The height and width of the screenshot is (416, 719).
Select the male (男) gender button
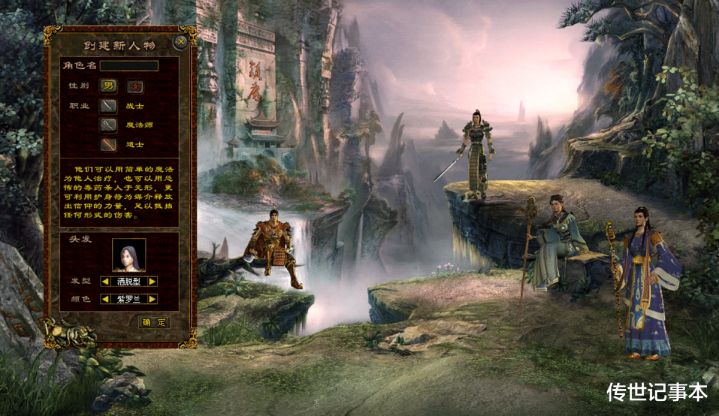pos(108,86)
